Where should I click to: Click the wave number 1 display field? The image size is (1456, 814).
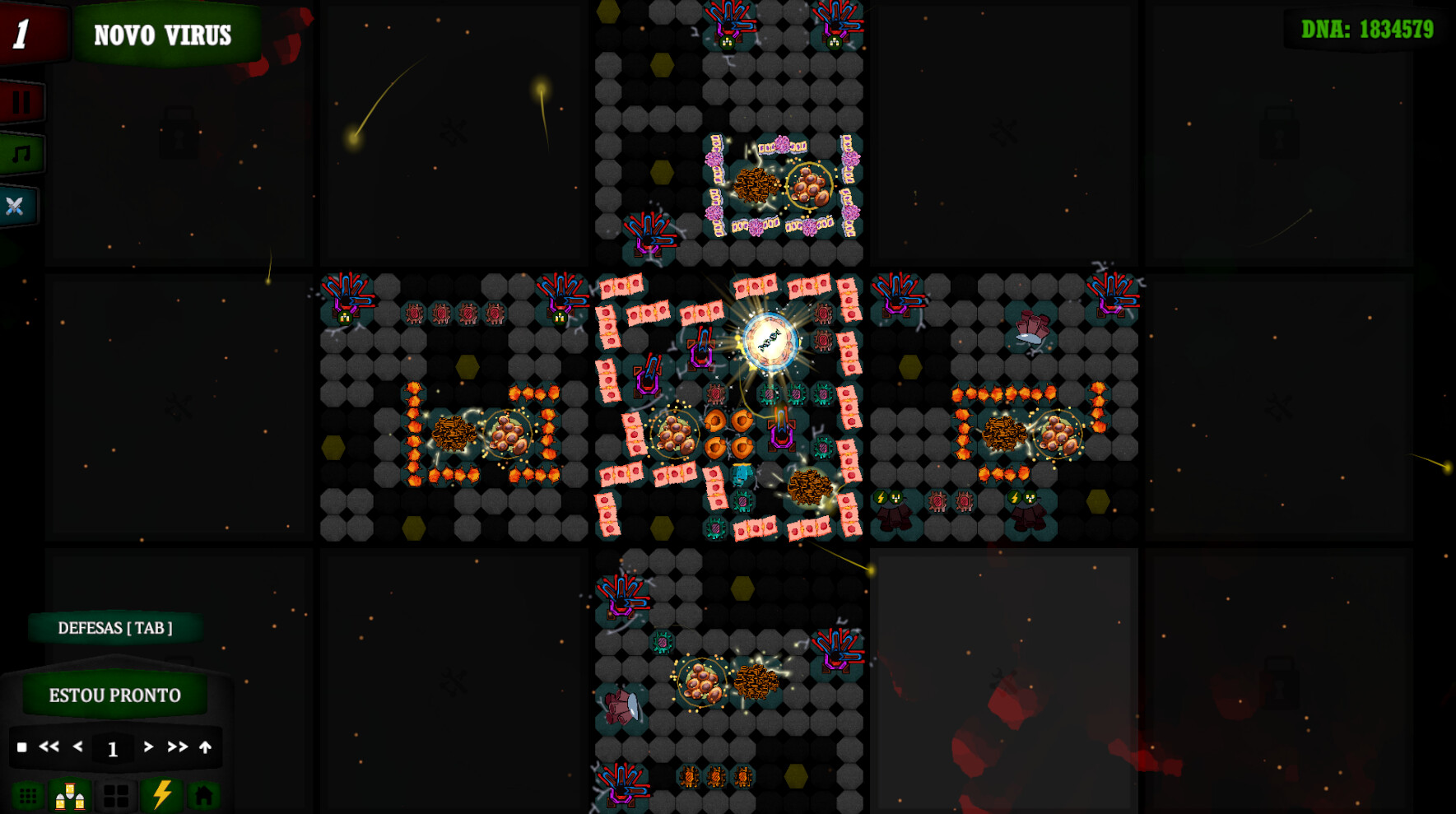click(x=113, y=747)
